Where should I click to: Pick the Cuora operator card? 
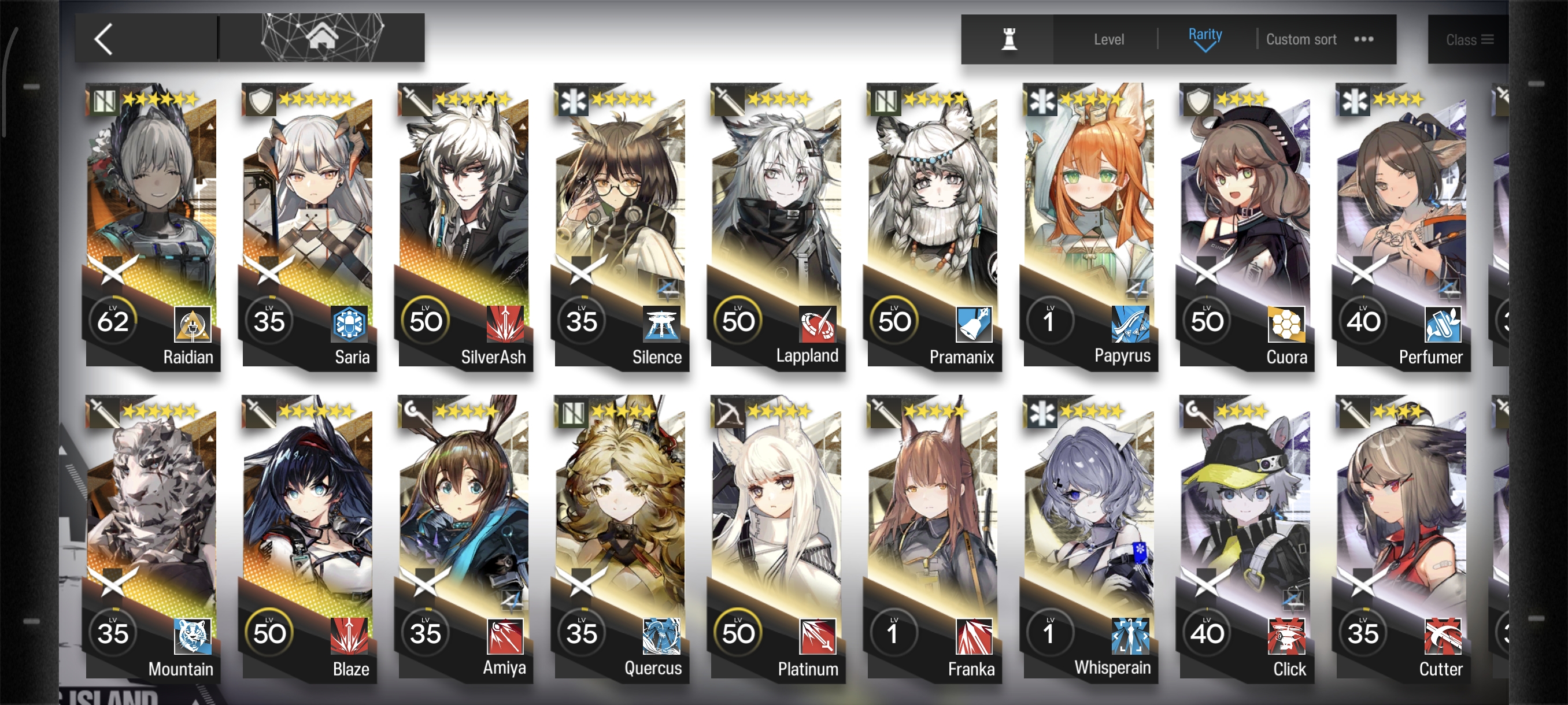1246,225
